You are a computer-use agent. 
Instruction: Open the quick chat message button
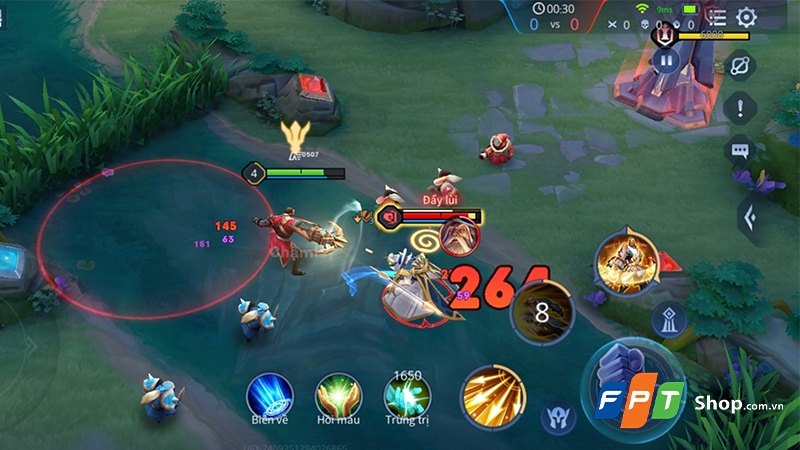coord(740,150)
